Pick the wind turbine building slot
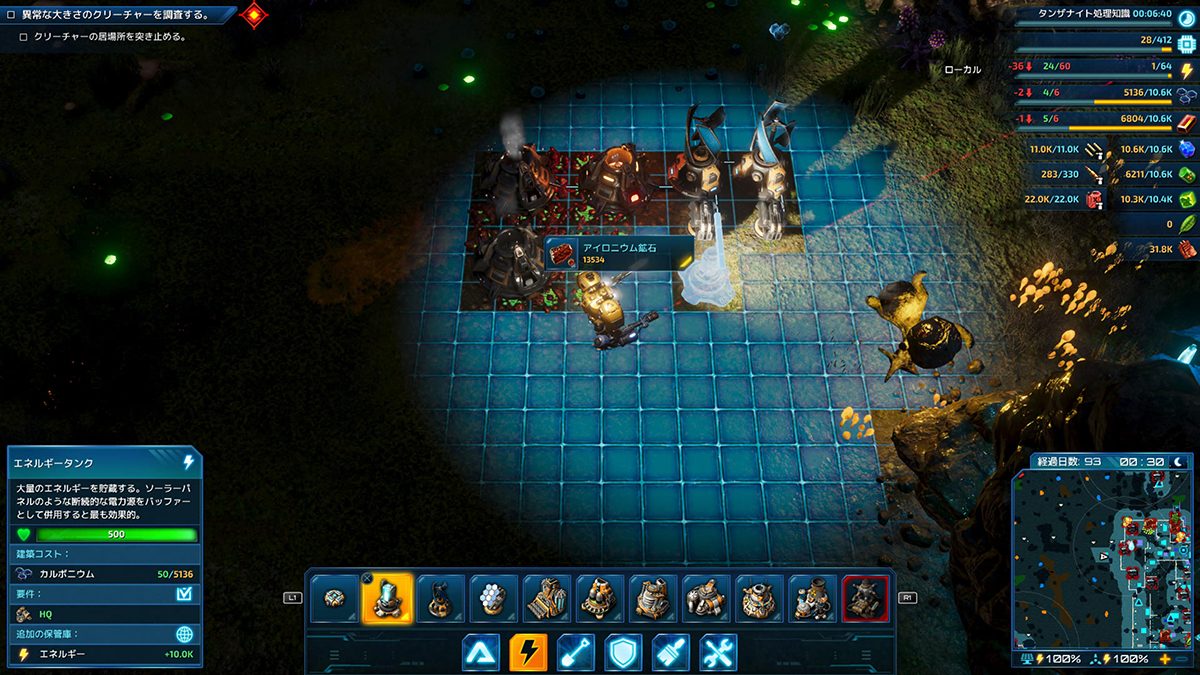This screenshot has width=1200, height=675. (x=440, y=598)
